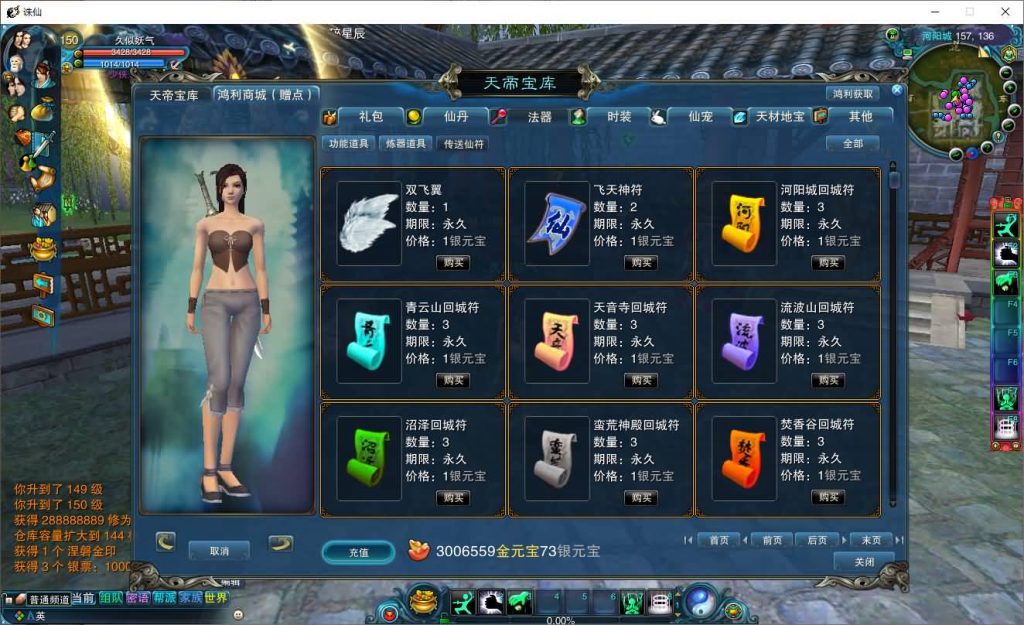Click the 全部 show-all button
Image resolution: width=1024 pixels, height=625 pixels.
(852, 144)
